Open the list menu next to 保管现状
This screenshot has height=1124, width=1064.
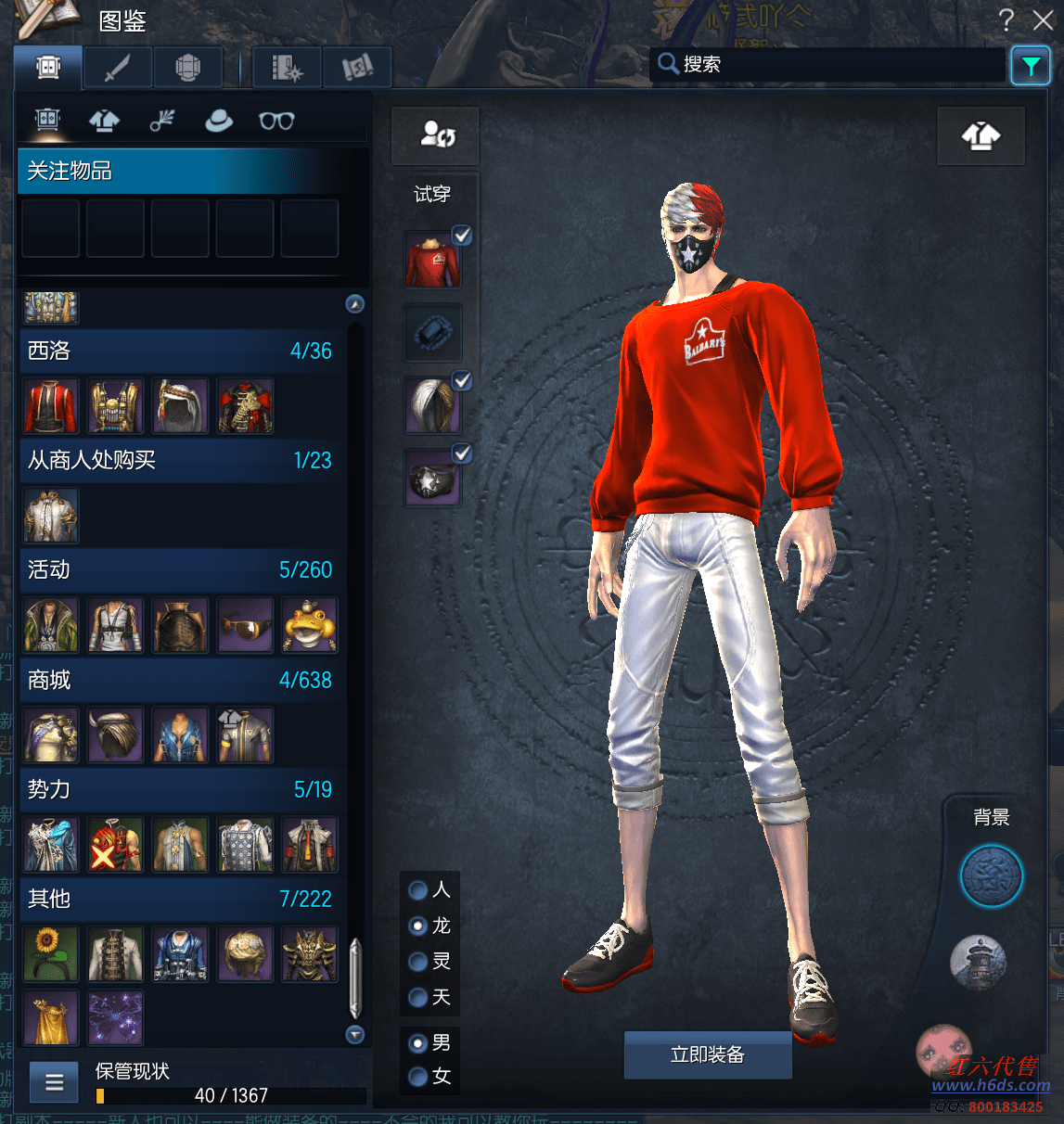54,1082
